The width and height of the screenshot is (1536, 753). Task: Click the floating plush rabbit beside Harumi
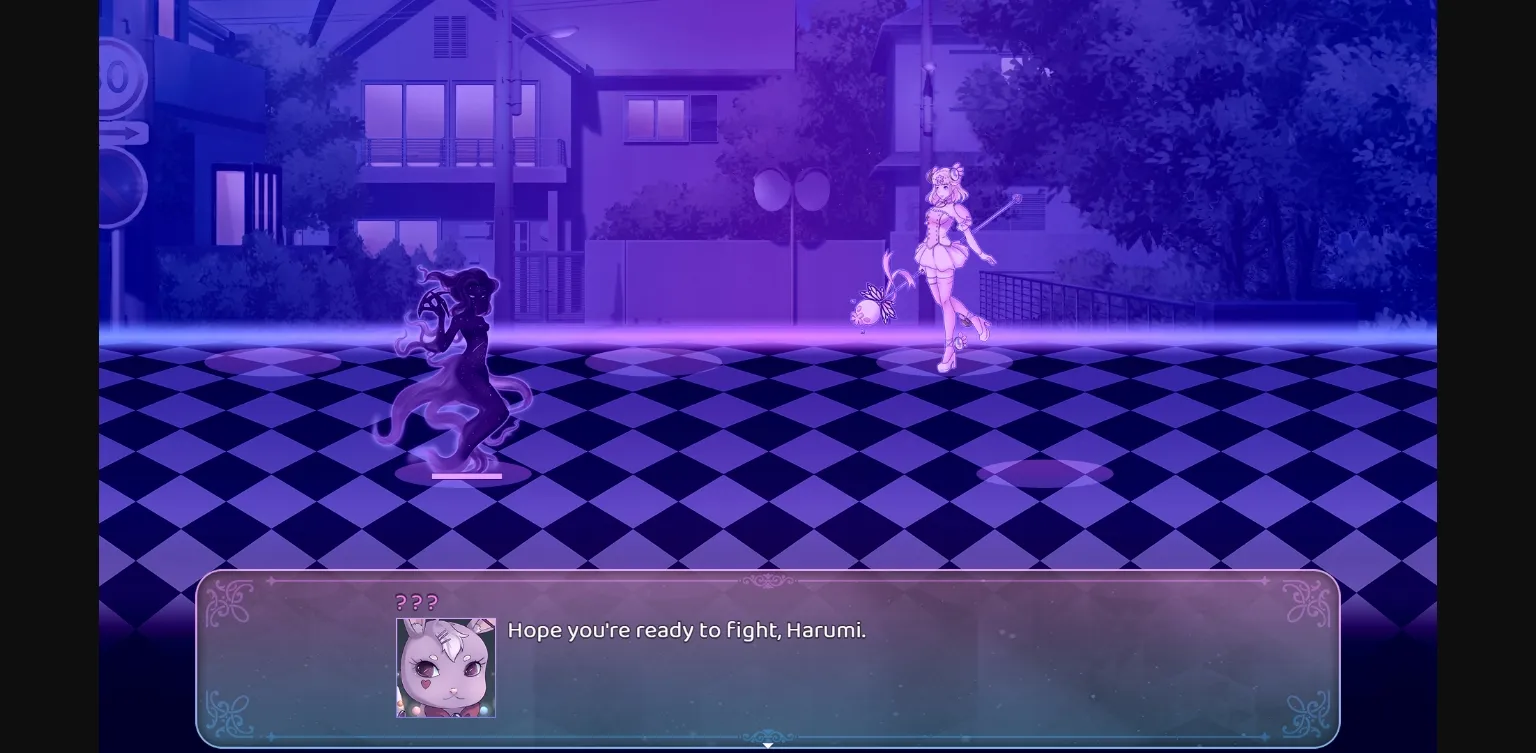[x=869, y=308]
